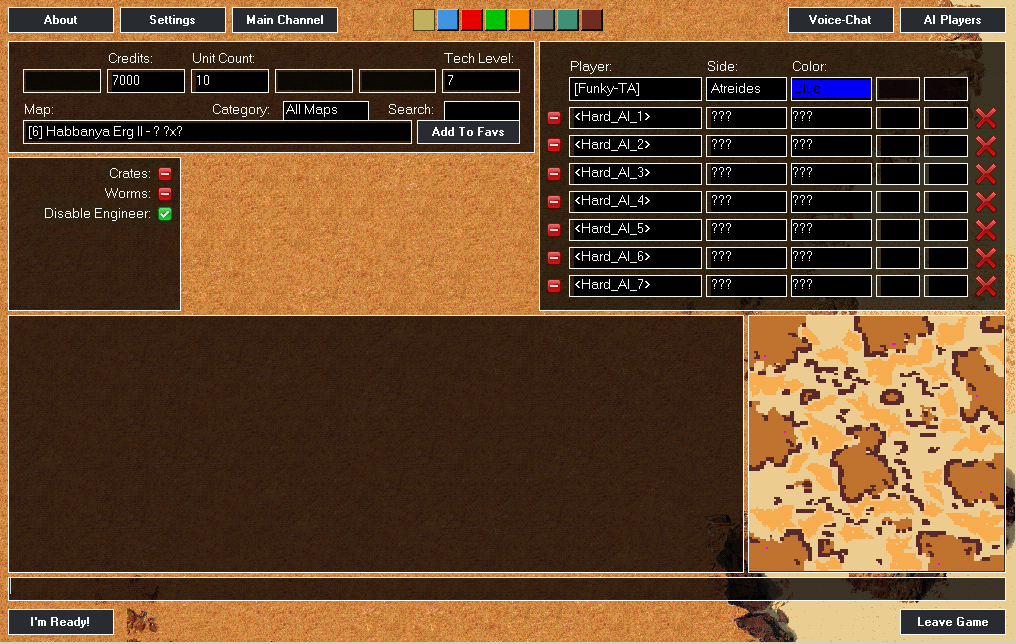1016x644 pixels.
Task: Return to the Main Channel
Action: pyautogui.click(x=285, y=20)
